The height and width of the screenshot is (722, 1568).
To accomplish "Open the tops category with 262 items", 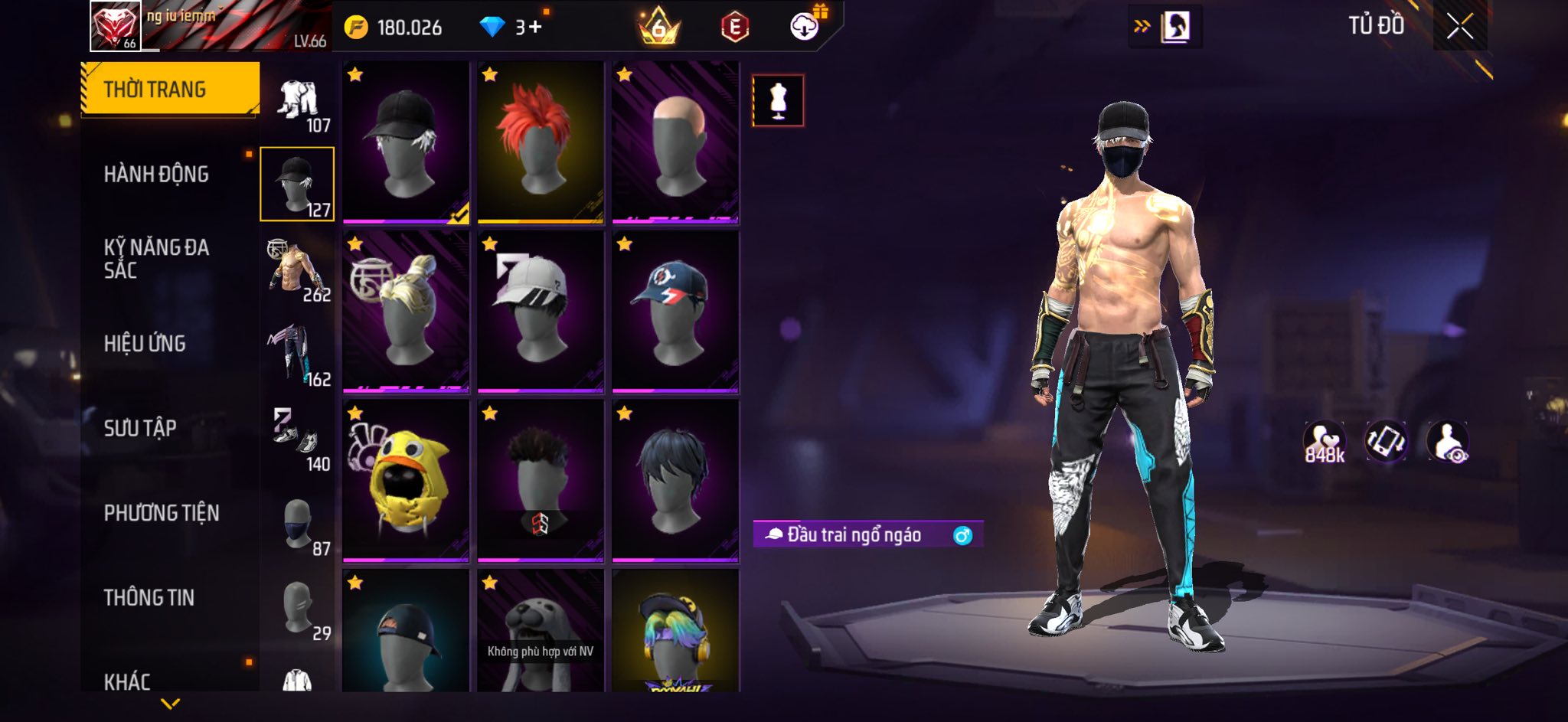I will [x=297, y=270].
